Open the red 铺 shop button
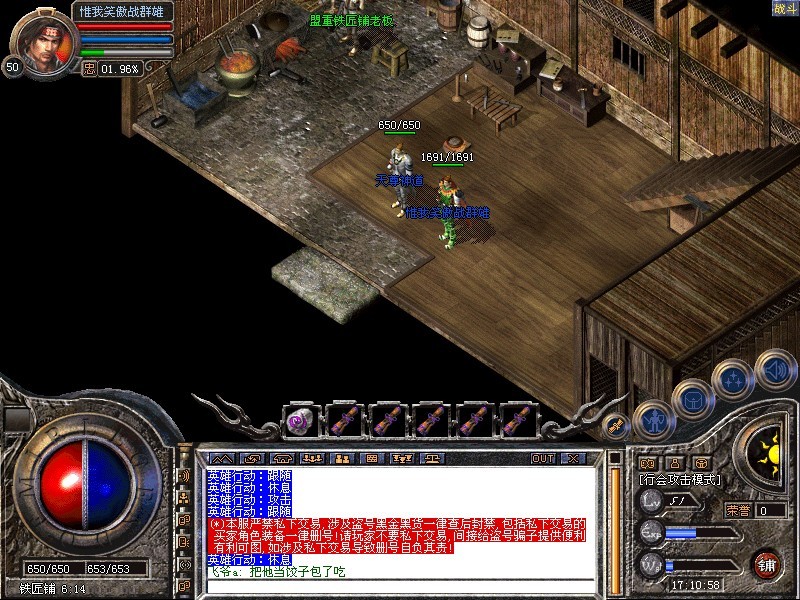Viewport: 800px width, 600px height. (x=767, y=563)
